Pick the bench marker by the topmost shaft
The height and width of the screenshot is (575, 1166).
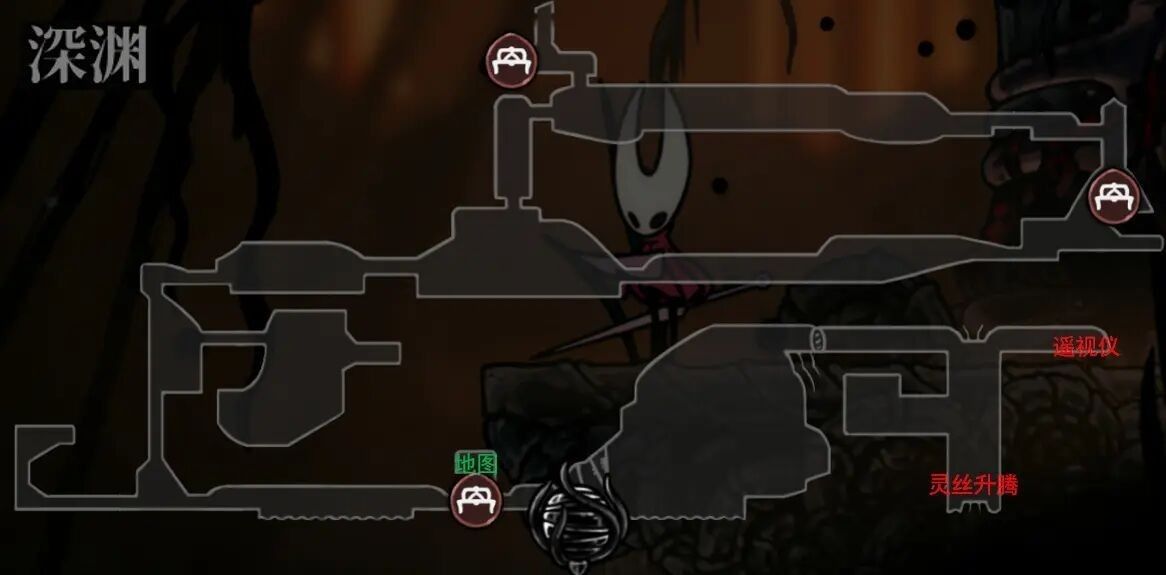coord(511,59)
